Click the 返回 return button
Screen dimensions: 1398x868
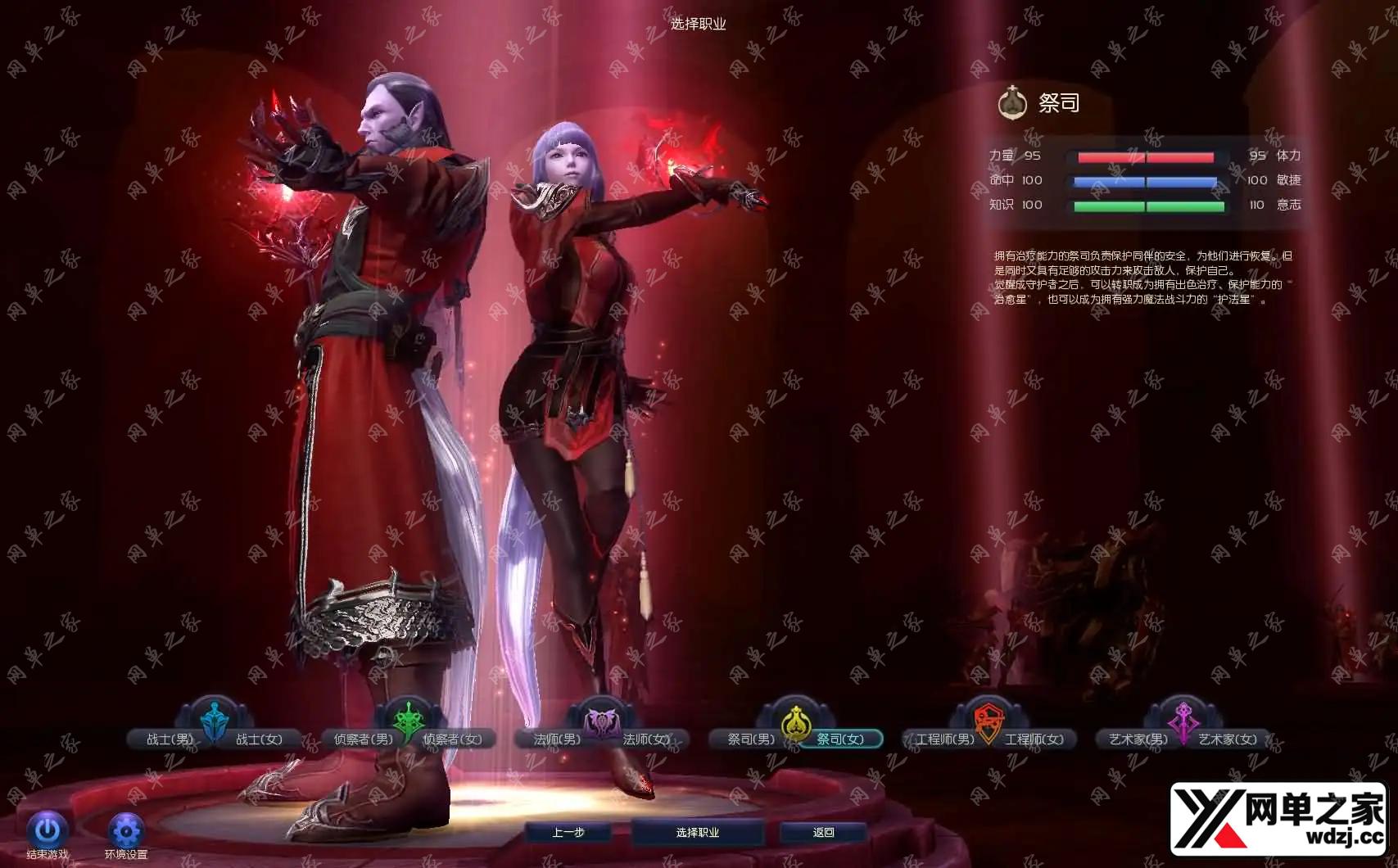tap(823, 833)
